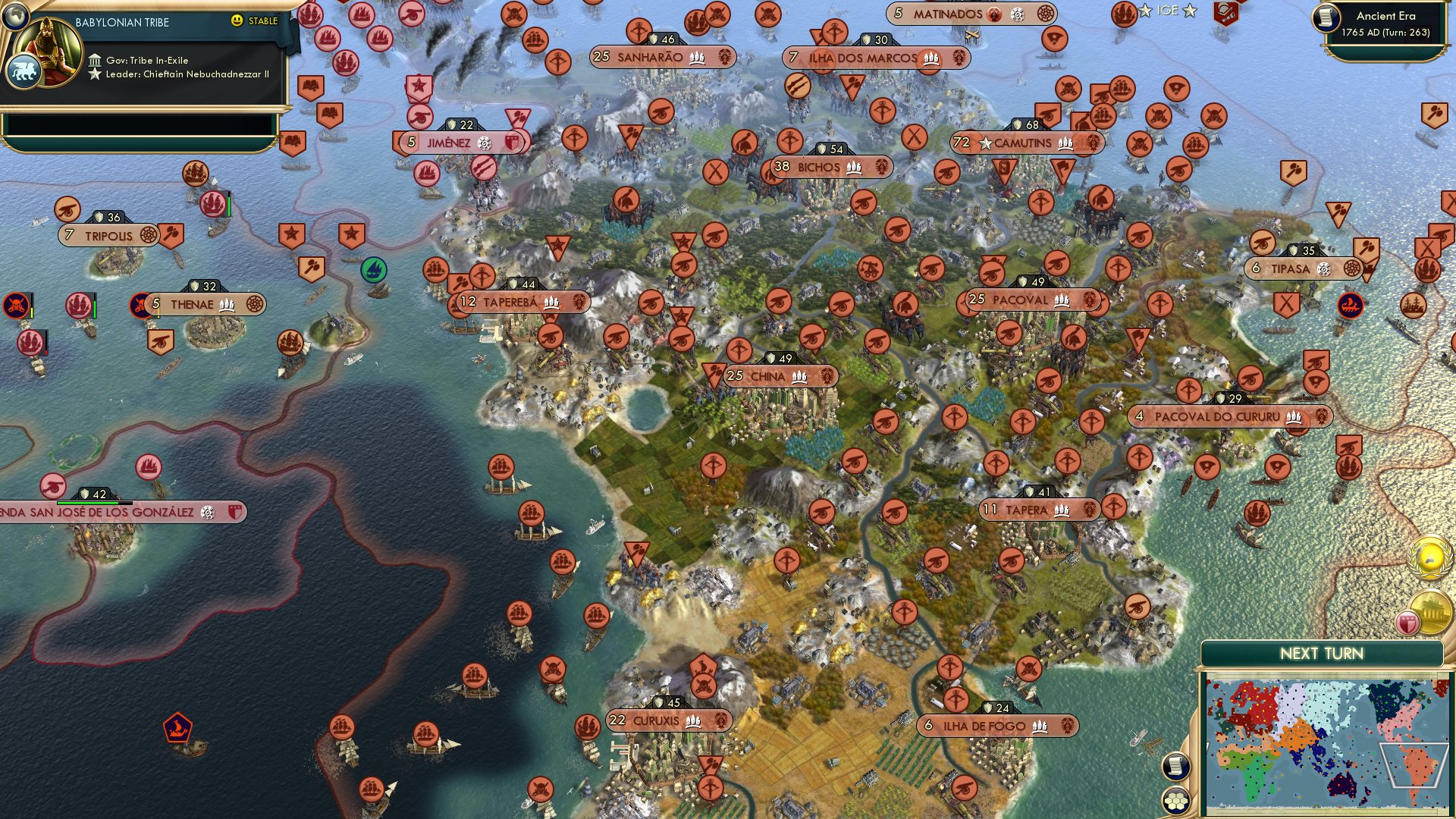End the turn with Next Turn

1321,654
